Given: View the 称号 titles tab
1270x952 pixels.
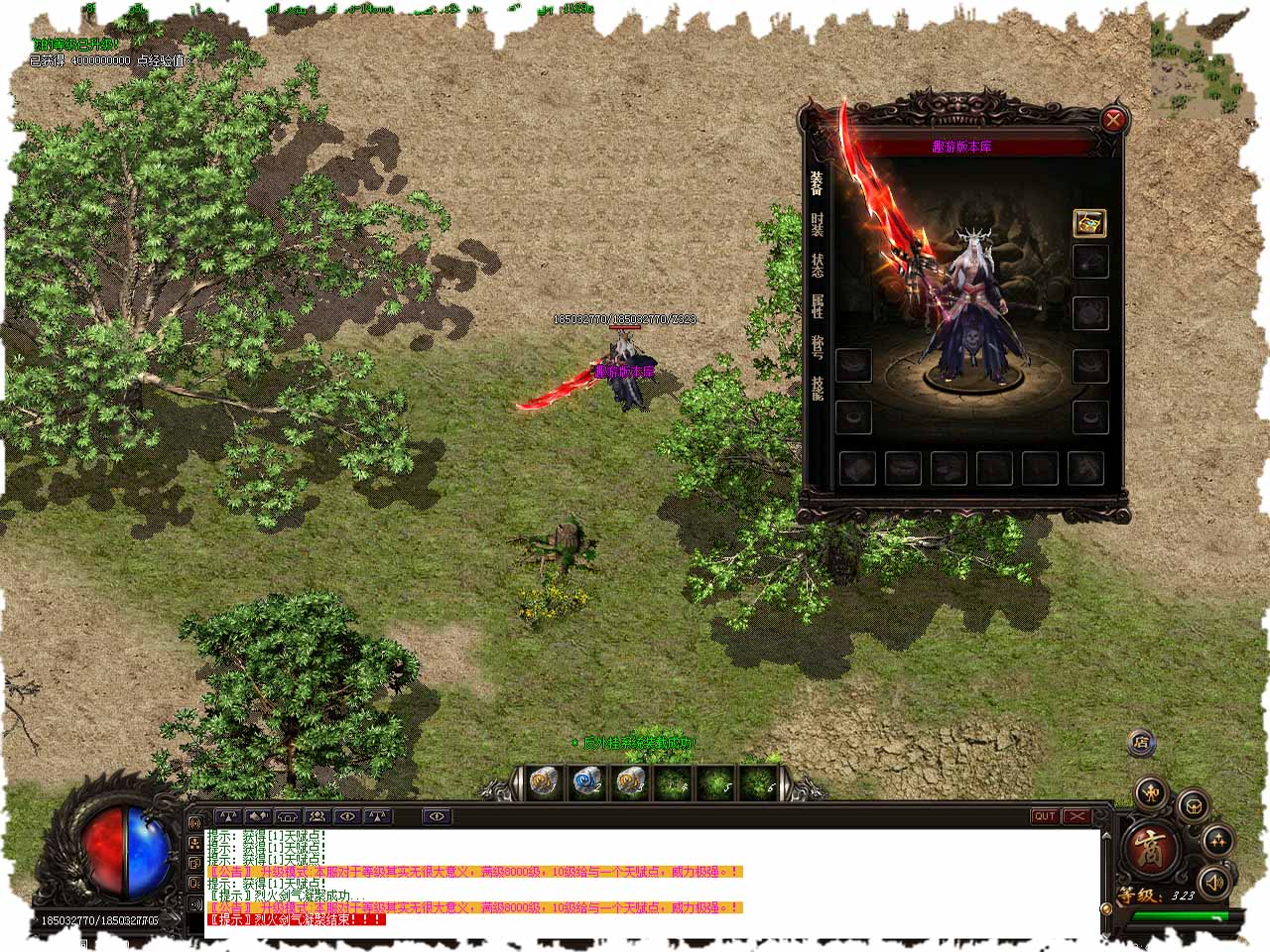Looking at the screenshot, I should pyautogui.click(x=817, y=346).
